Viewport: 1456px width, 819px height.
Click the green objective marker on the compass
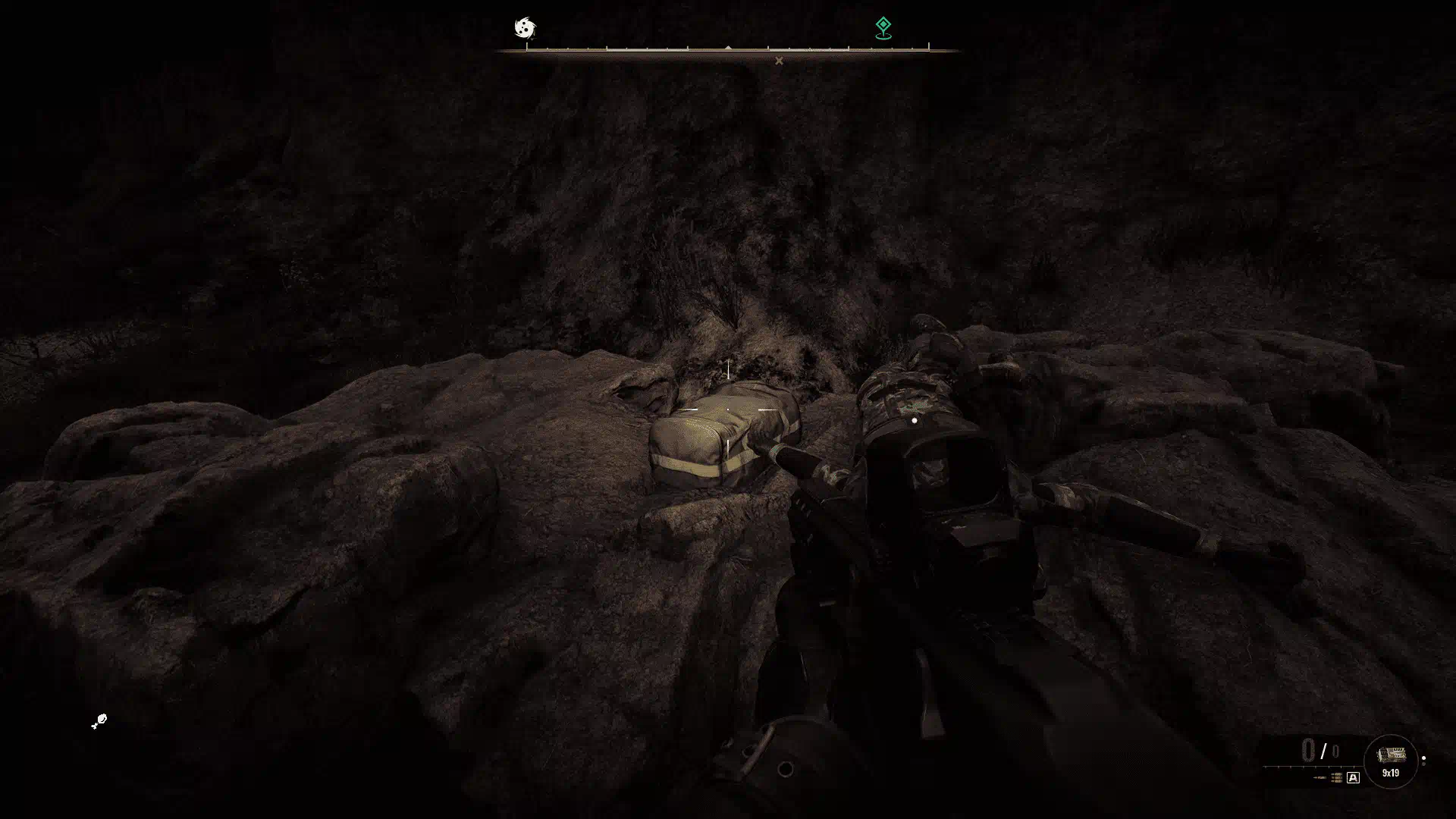tap(883, 27)
